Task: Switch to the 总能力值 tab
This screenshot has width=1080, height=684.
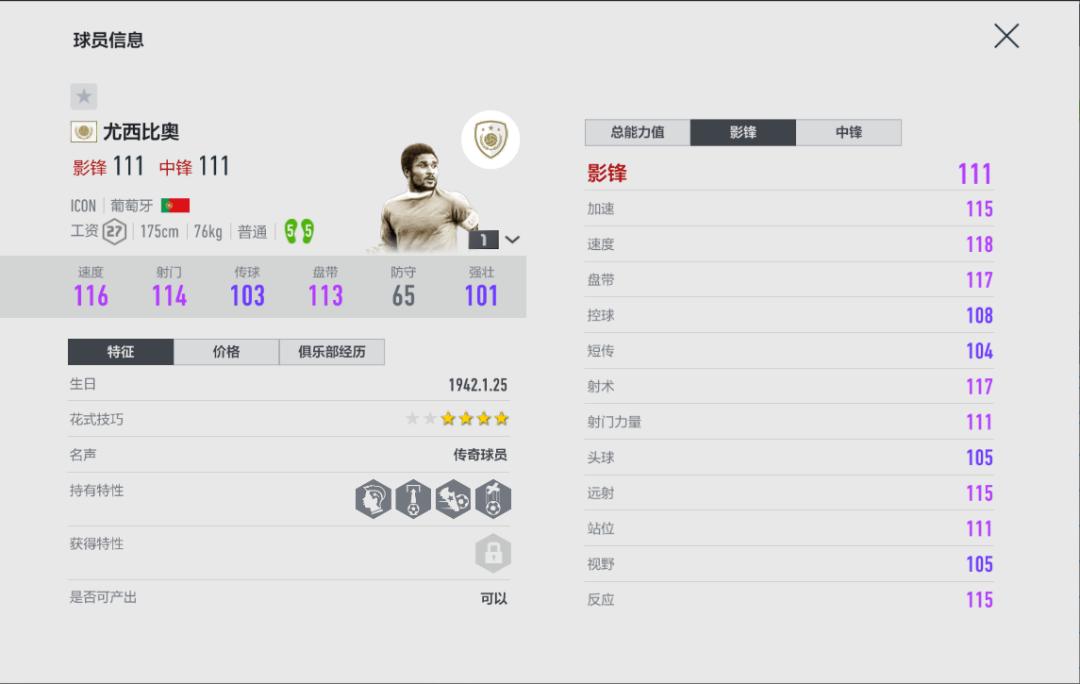Action: (637, 132)
